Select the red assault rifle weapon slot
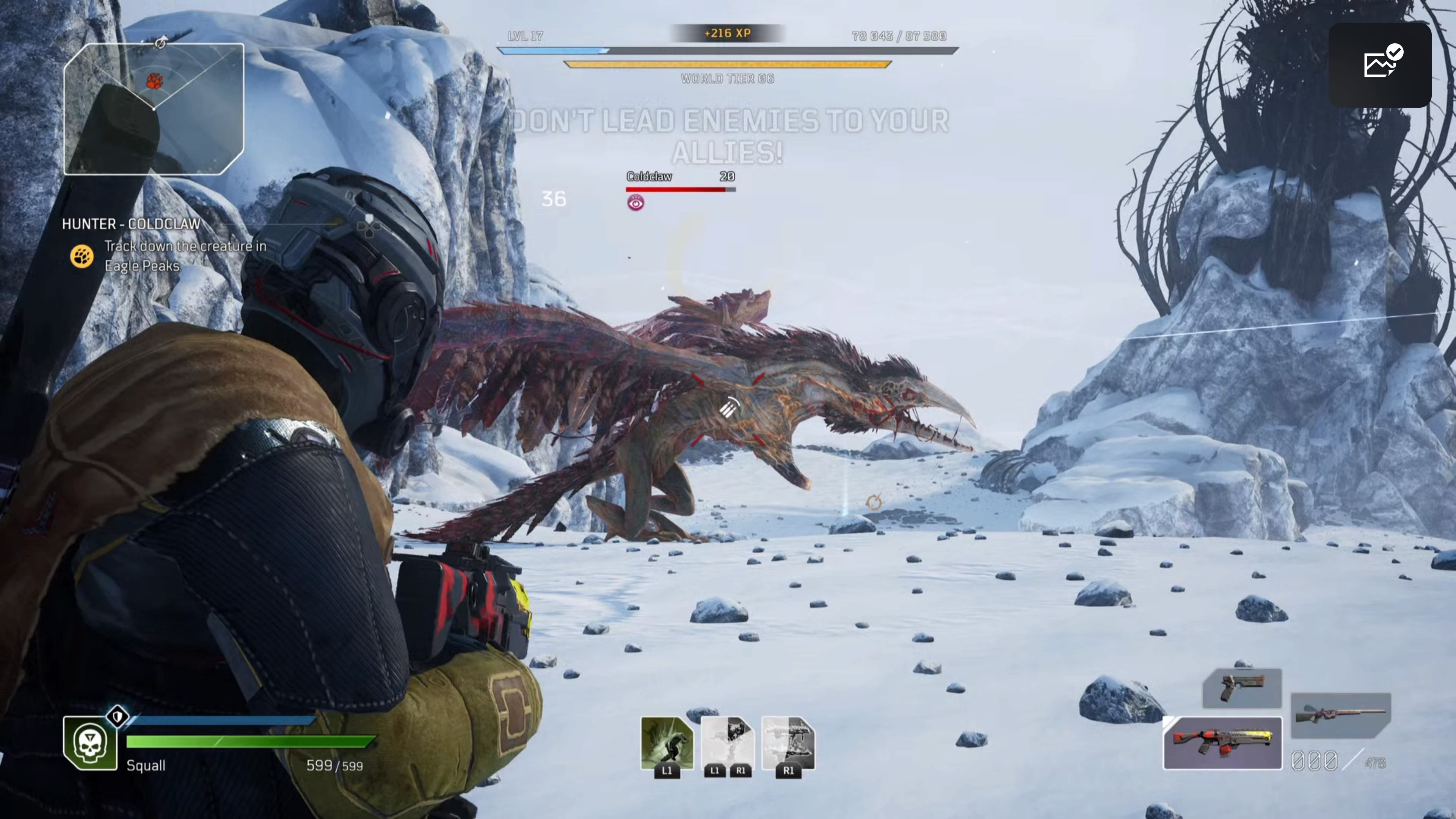1456x819 pixels. tap(1222, 743)
